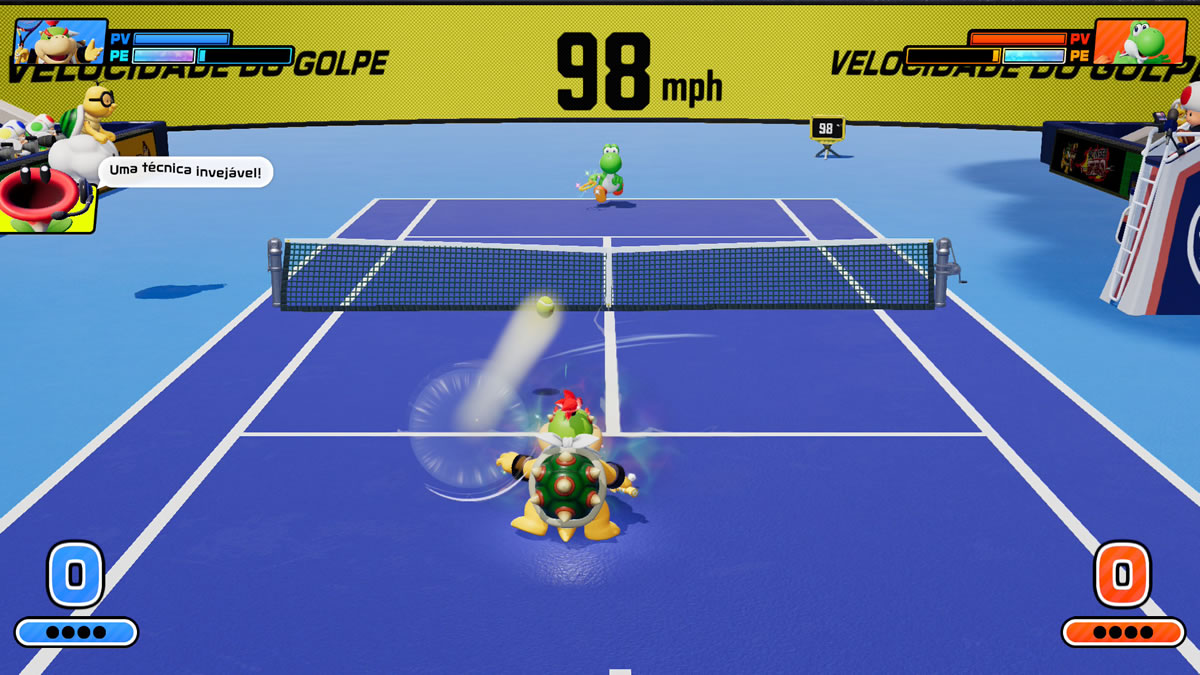The width and height of the screenshot is (1200, 675).
Task: Click Bowser Jr.'s player portrait
Action: 61,42
